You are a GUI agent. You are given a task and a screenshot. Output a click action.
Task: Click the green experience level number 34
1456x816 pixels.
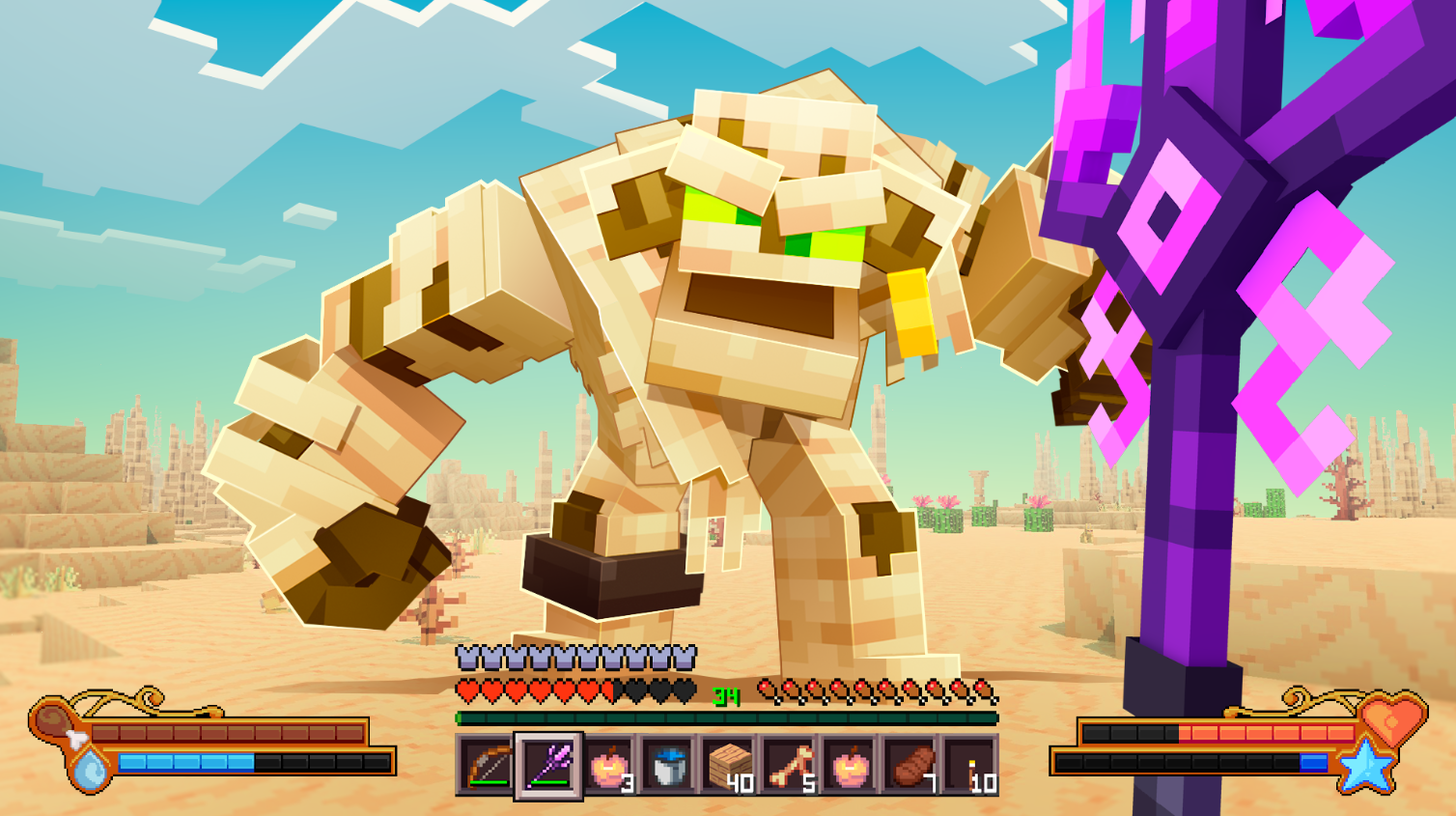point(724,693)
